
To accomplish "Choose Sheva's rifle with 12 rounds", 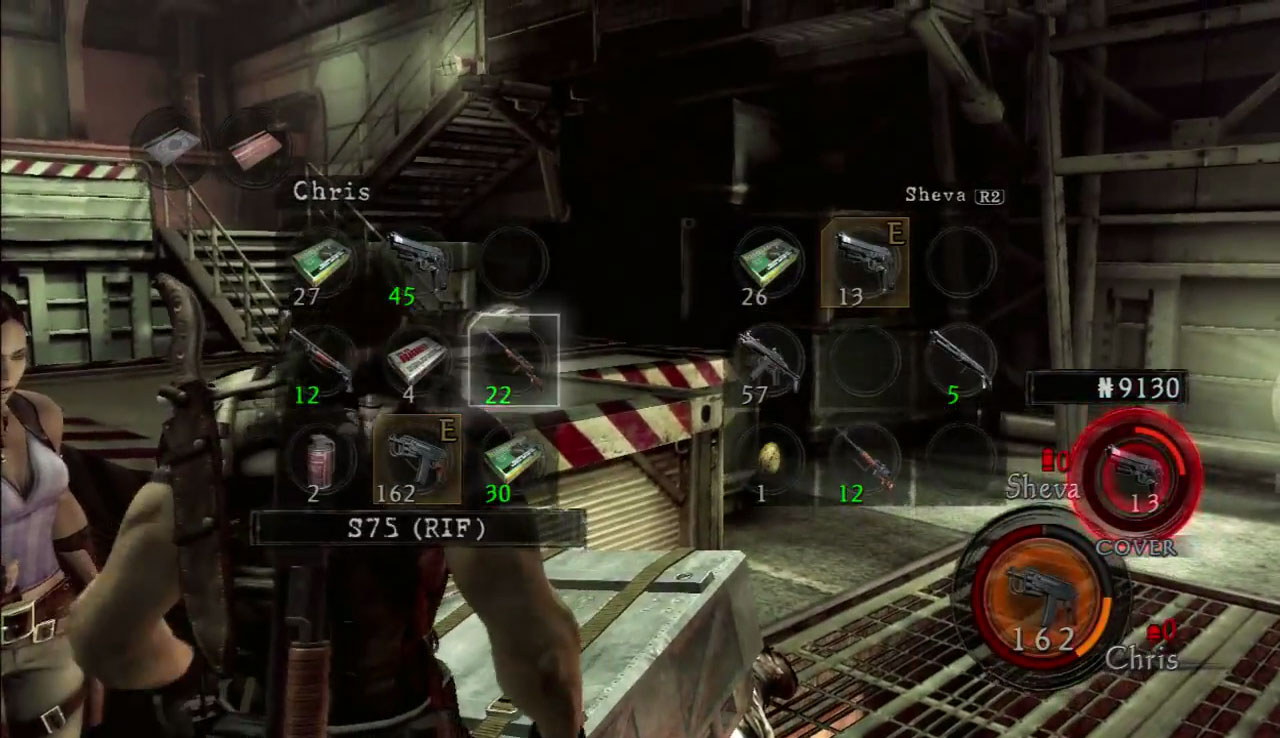I will [x=864, y=458].
